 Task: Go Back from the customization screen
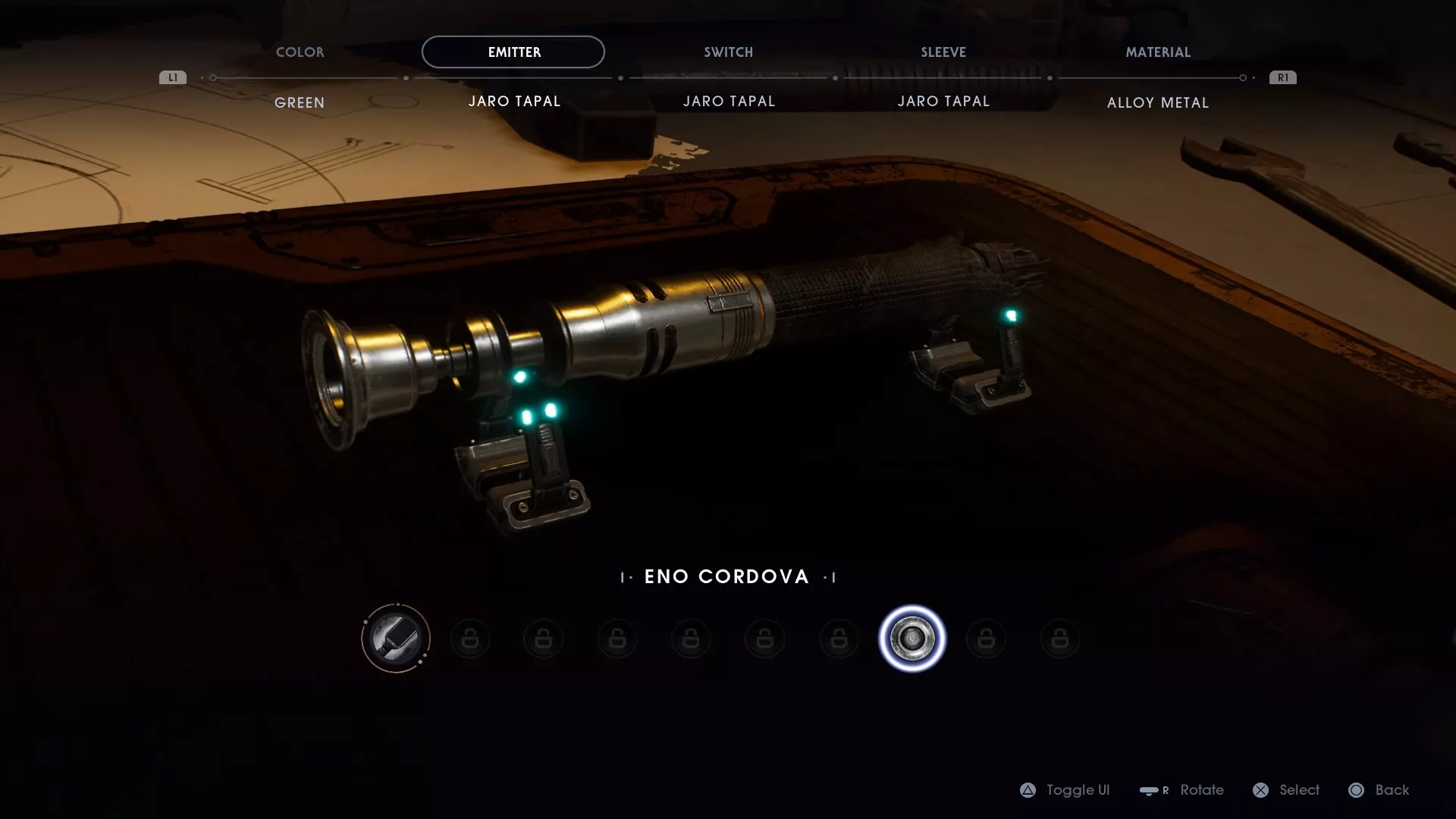(x=1379, y=790)
